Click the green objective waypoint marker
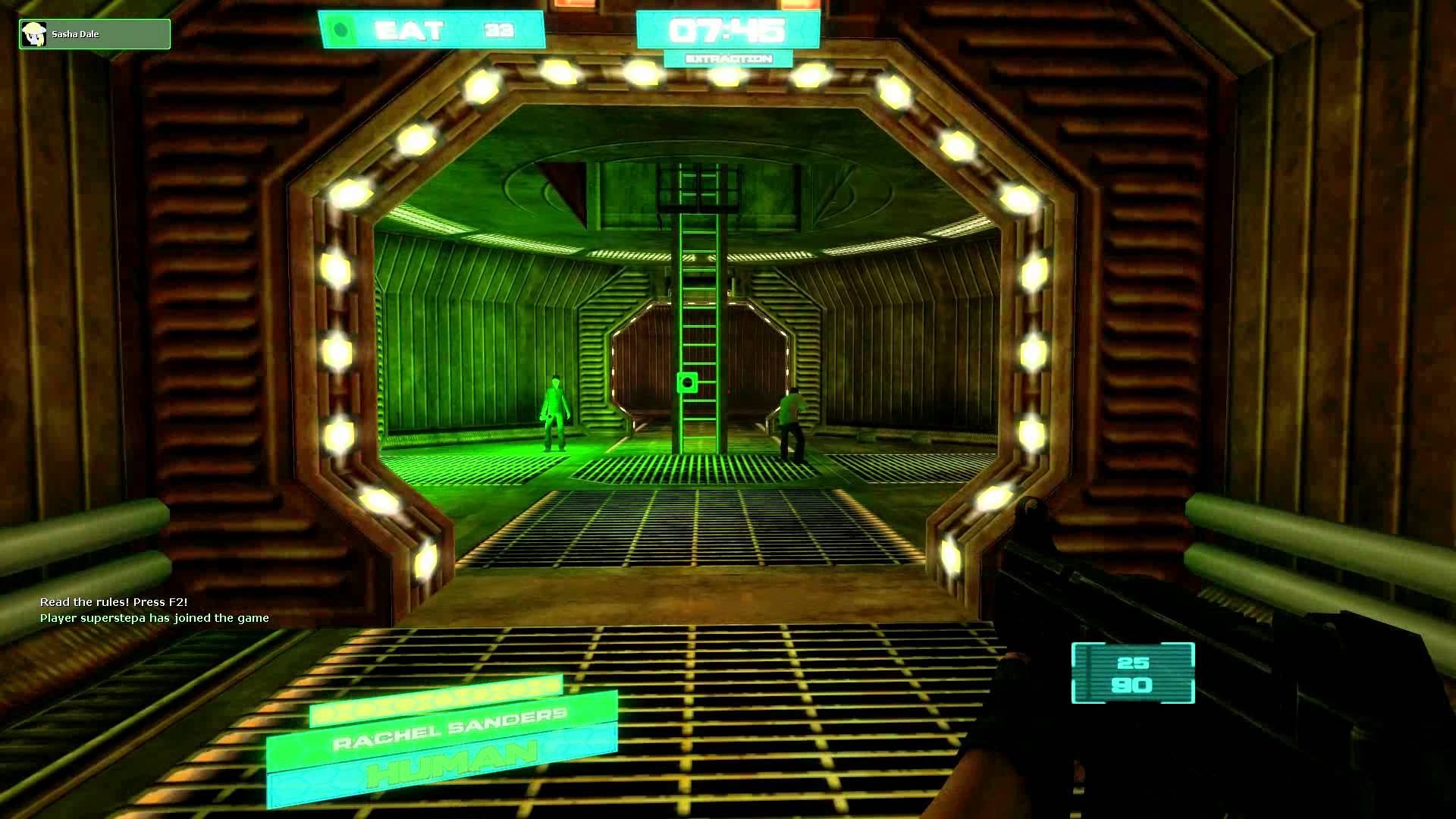The image size is (1456, 819). tap(687, 382)
